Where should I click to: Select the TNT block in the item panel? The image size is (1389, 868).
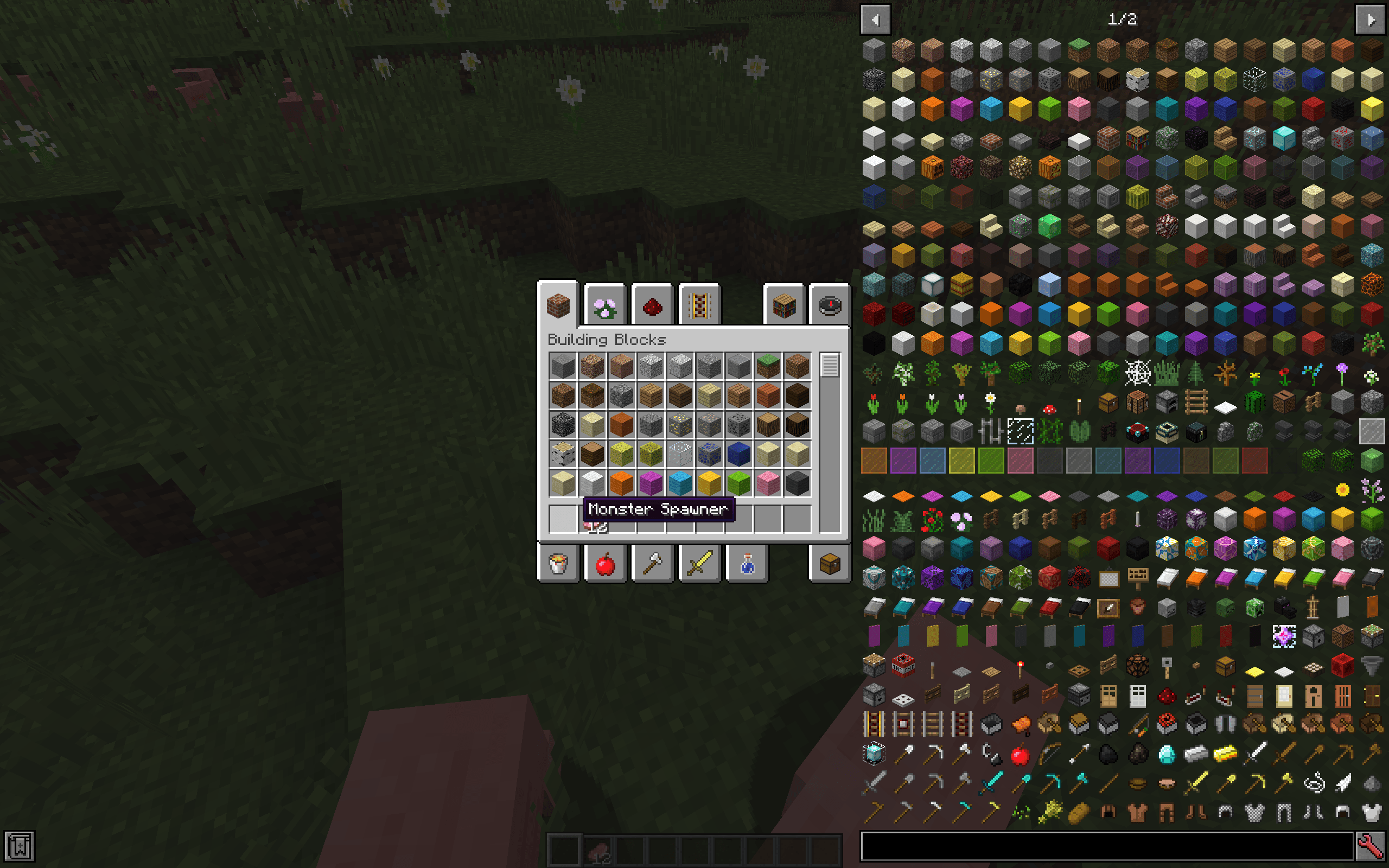click(903, 665)
